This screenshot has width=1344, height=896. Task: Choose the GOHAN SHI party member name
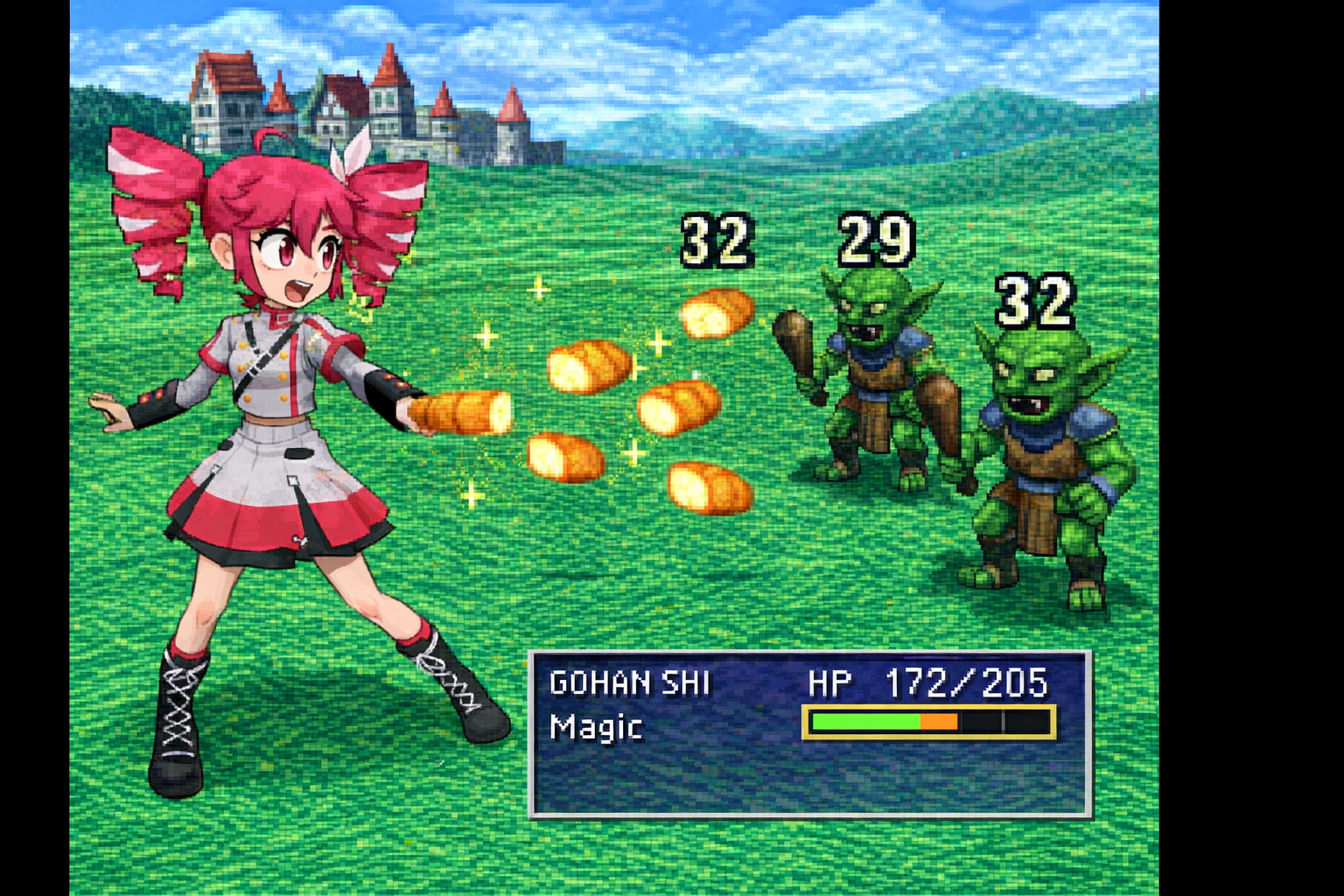(630, 682)
